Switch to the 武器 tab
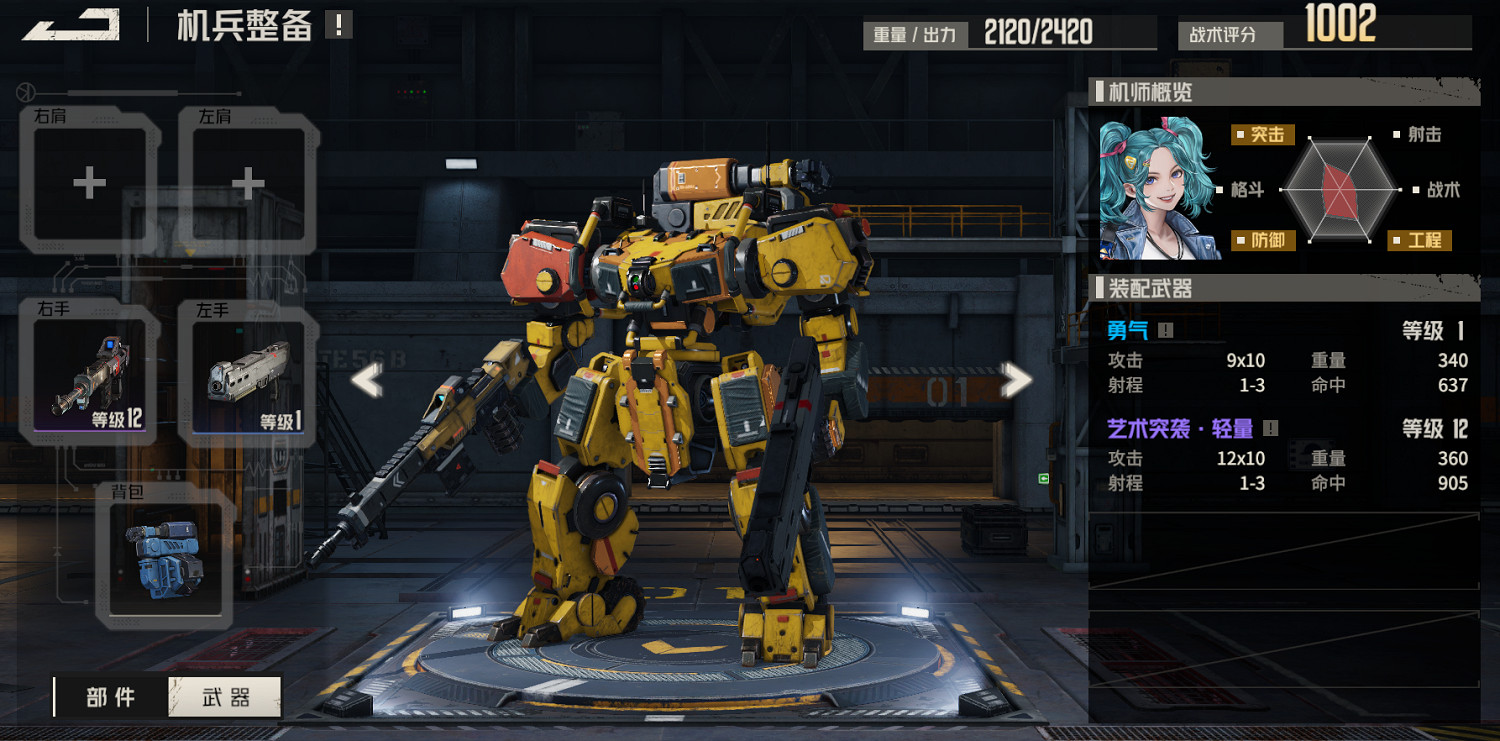Viewport: 1500px width, 741px height. [x=226, y=697]
